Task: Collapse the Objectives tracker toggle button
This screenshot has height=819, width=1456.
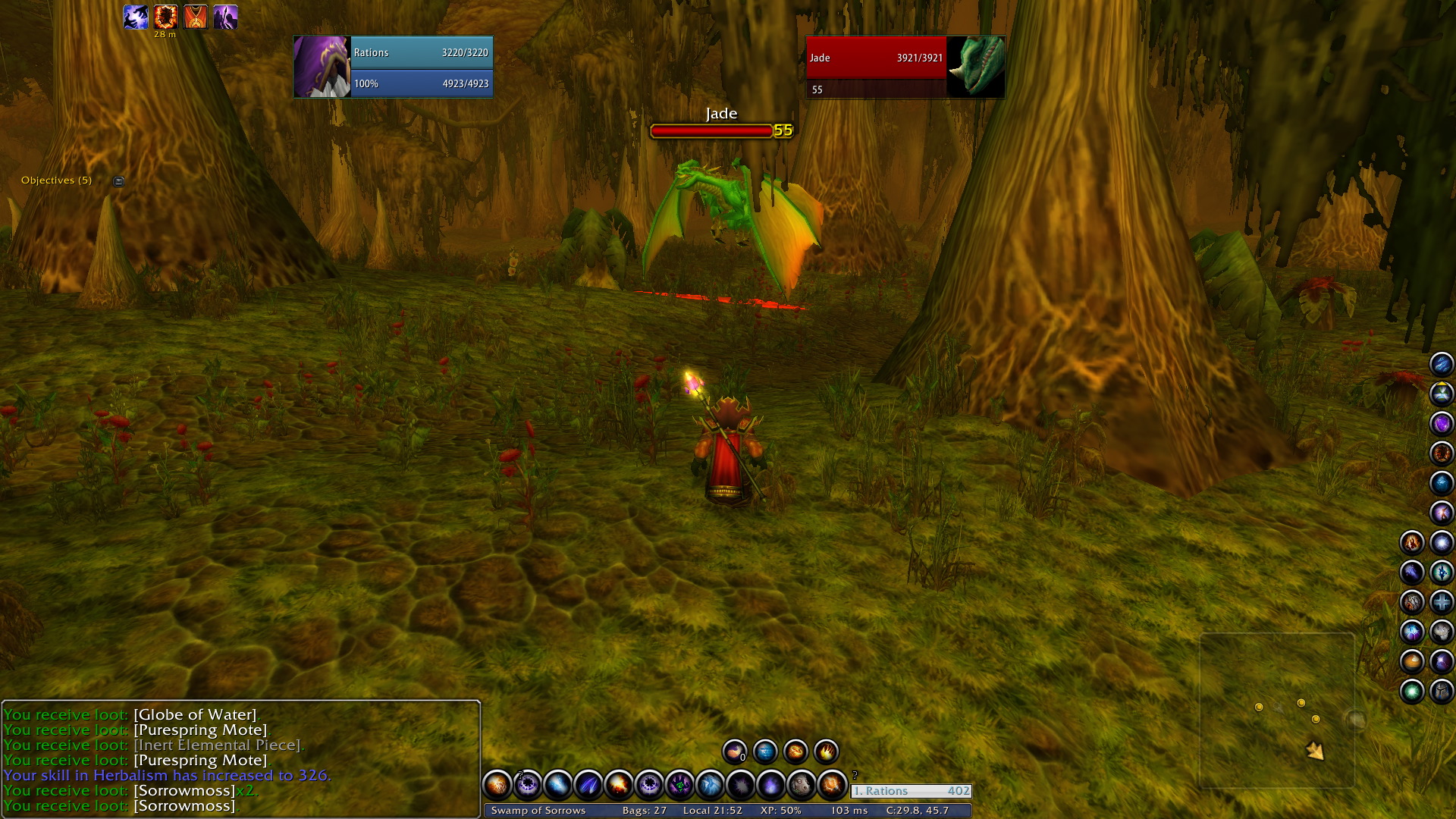Action: point(118,181)
